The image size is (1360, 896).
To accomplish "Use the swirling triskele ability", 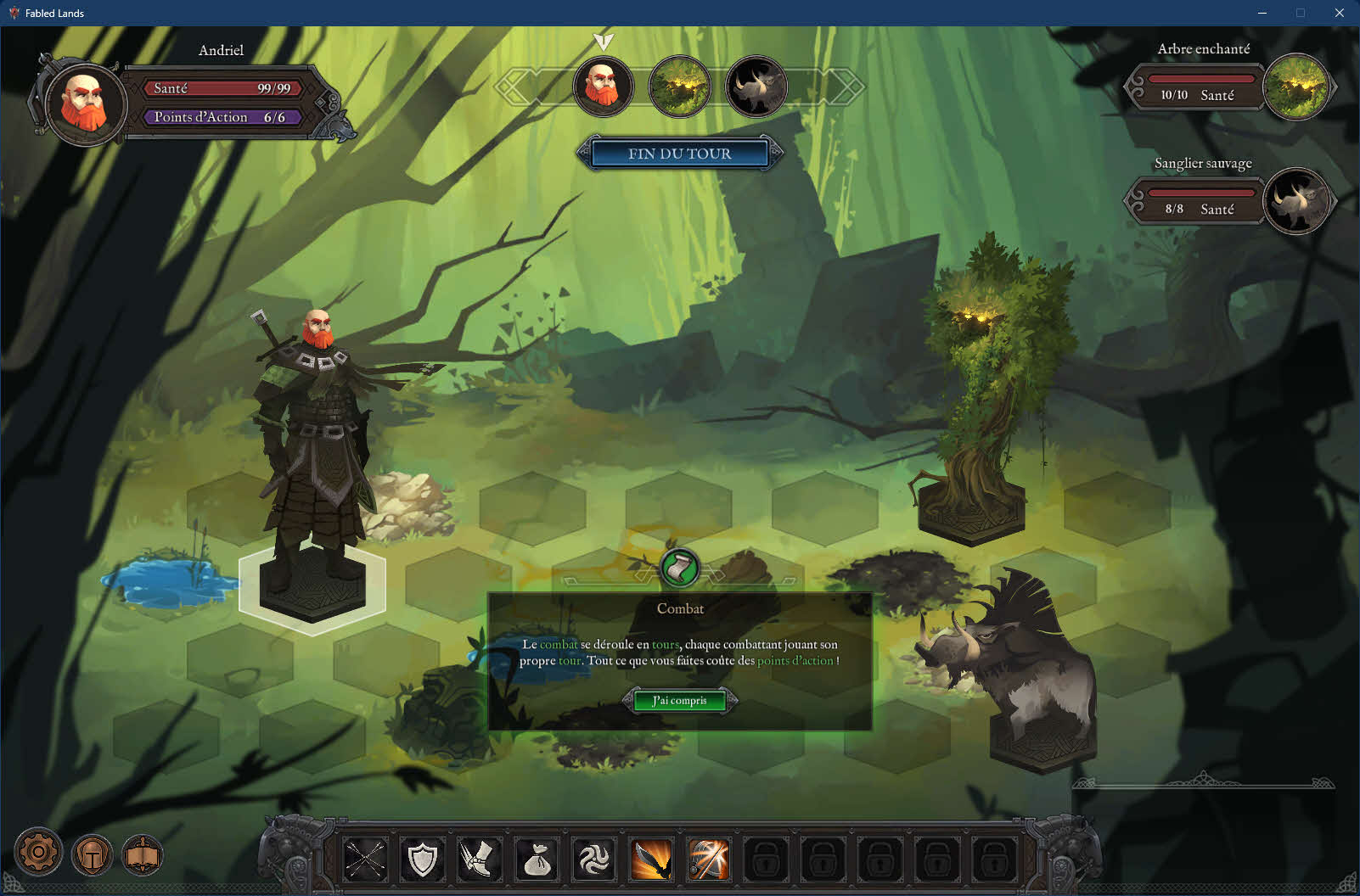I will point(594,860).
